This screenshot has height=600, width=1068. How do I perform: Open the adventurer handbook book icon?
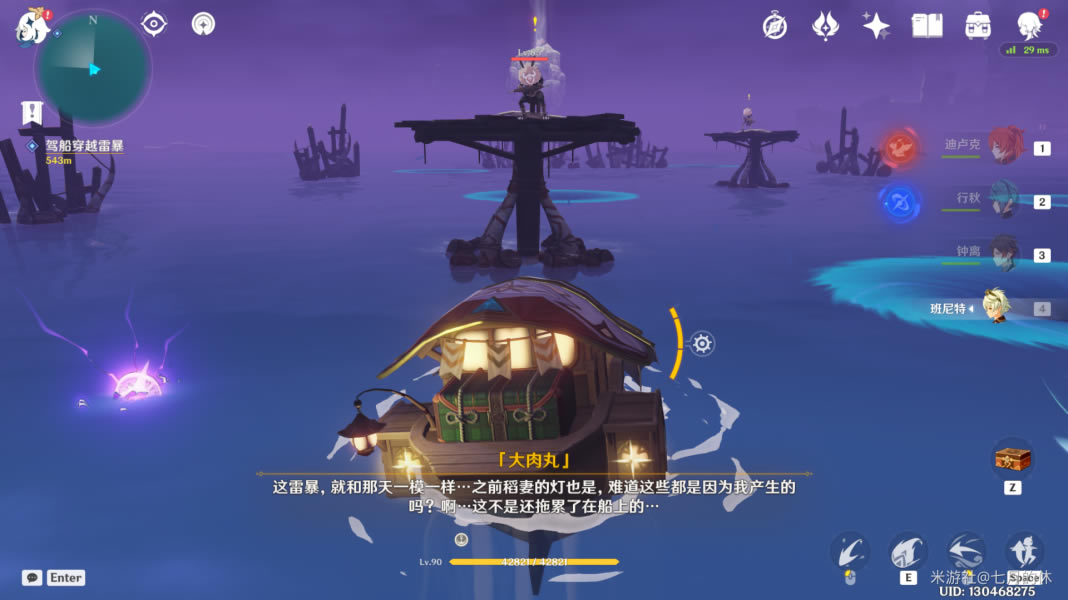(x=927, y=26)
